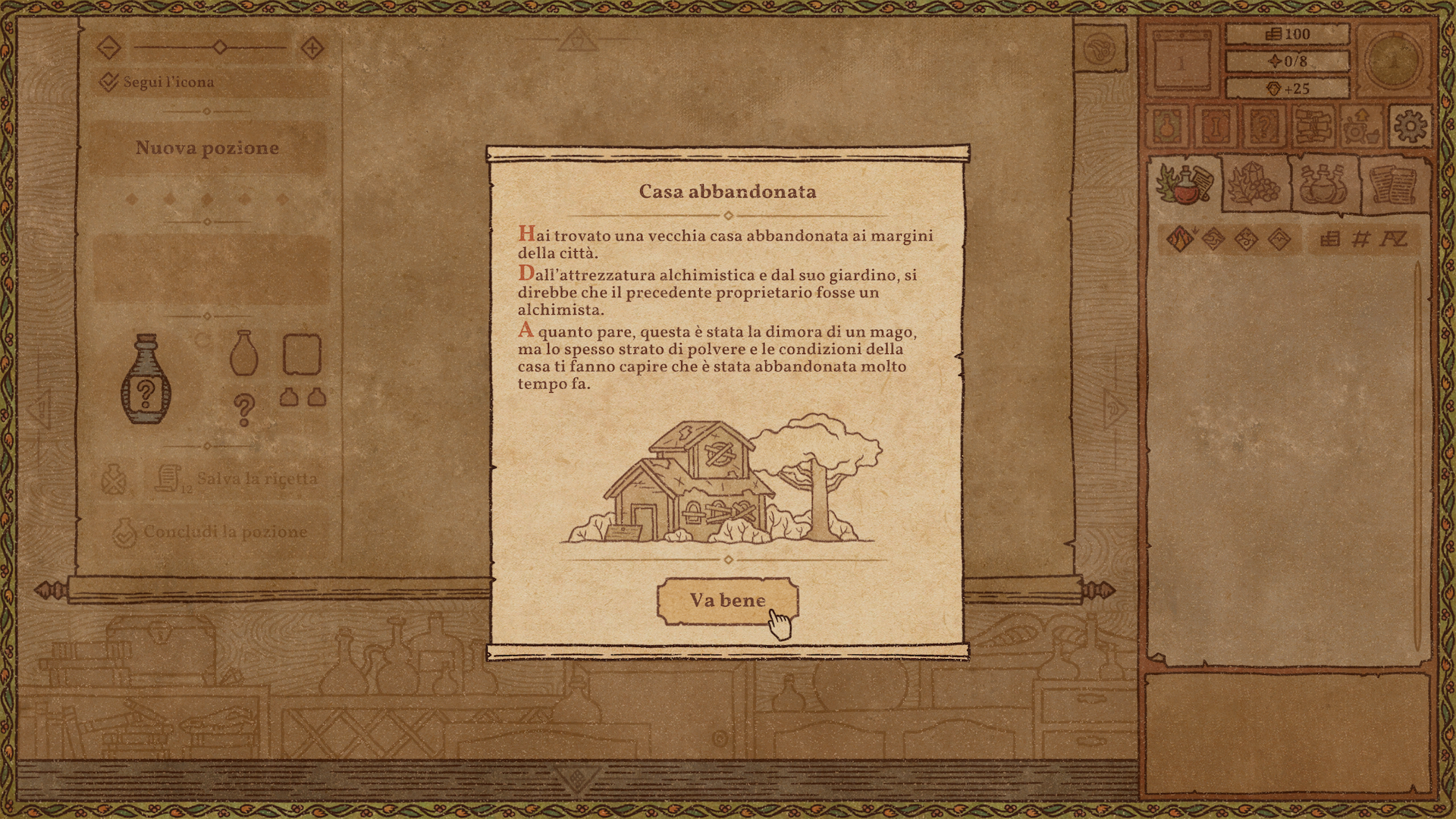This screenshot has width=1456, height=819.
Task: Switch to the paper scrolls tab
Action: point(1394,184)
